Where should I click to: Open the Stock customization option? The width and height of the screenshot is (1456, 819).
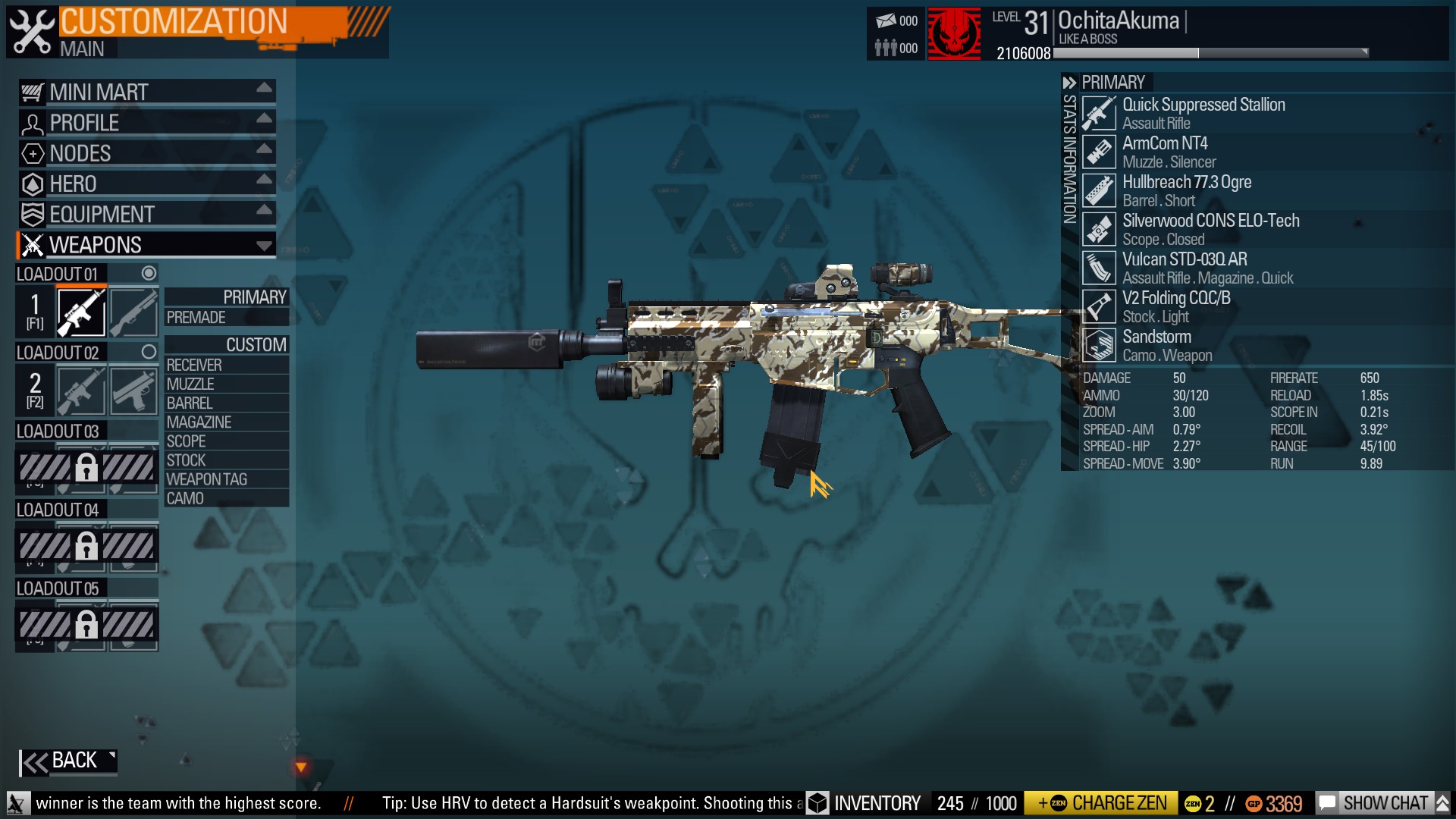tap(226, 460)
